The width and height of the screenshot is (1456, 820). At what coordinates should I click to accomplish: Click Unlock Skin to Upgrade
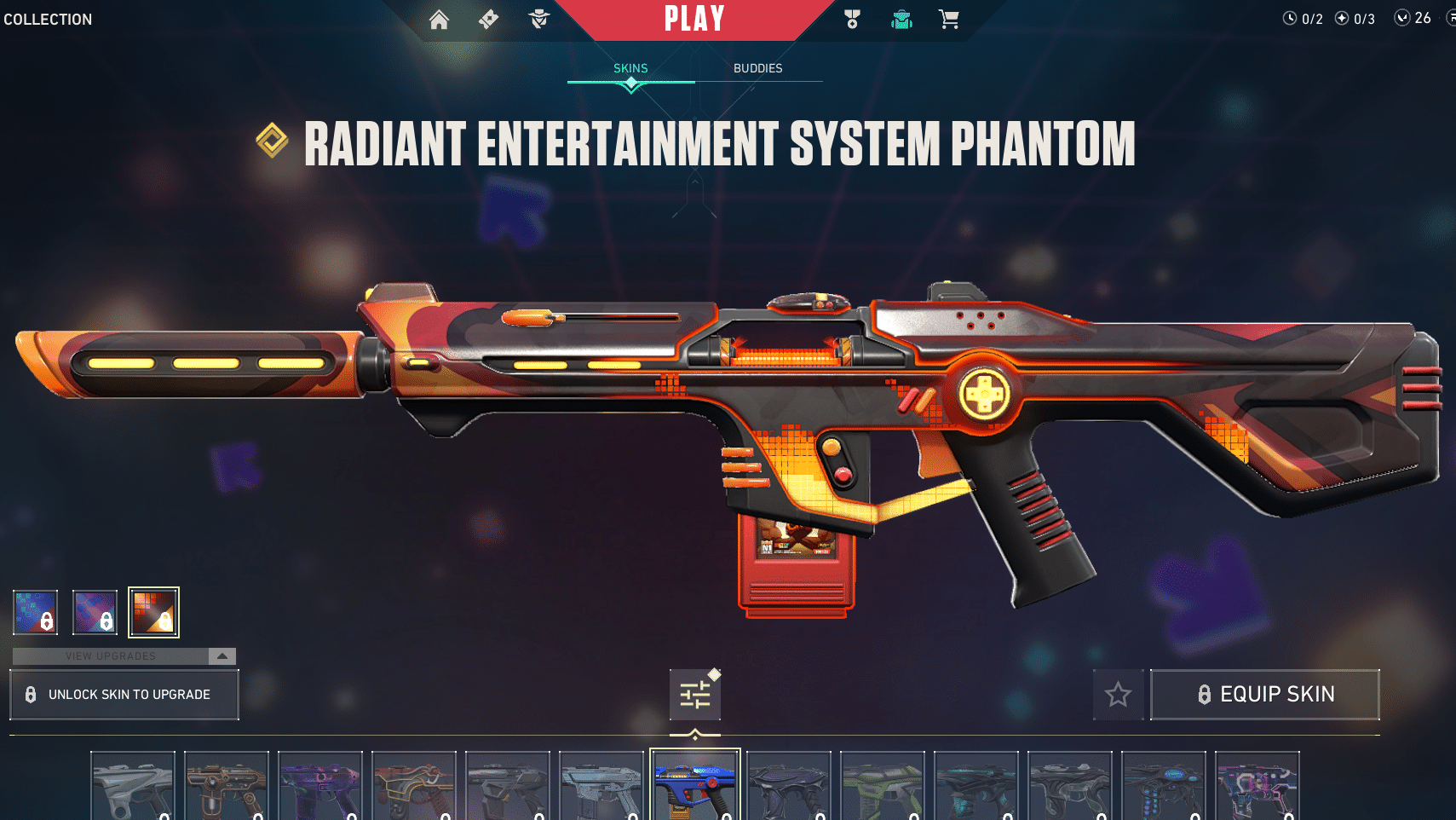(124, 694)
